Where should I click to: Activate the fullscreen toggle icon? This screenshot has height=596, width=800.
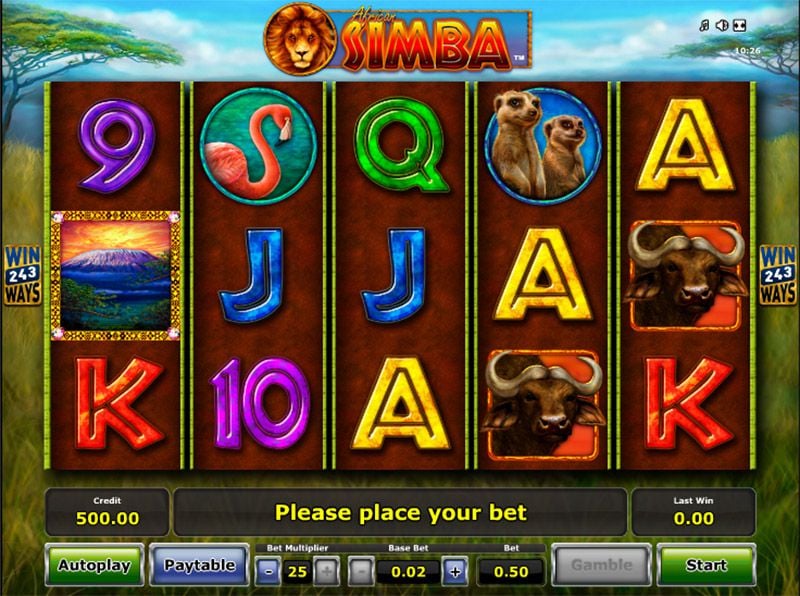(739, 25)
